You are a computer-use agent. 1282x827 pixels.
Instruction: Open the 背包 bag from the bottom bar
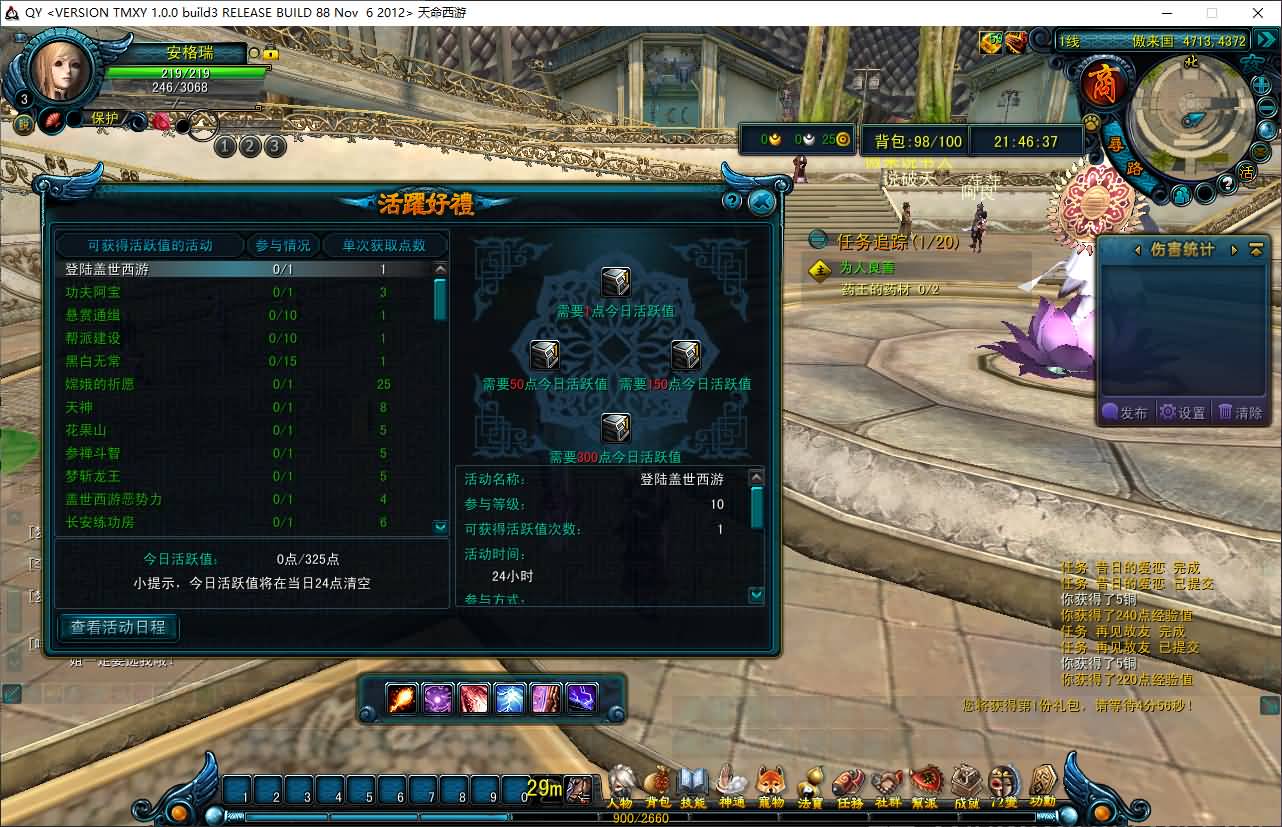tap(657, 784)
